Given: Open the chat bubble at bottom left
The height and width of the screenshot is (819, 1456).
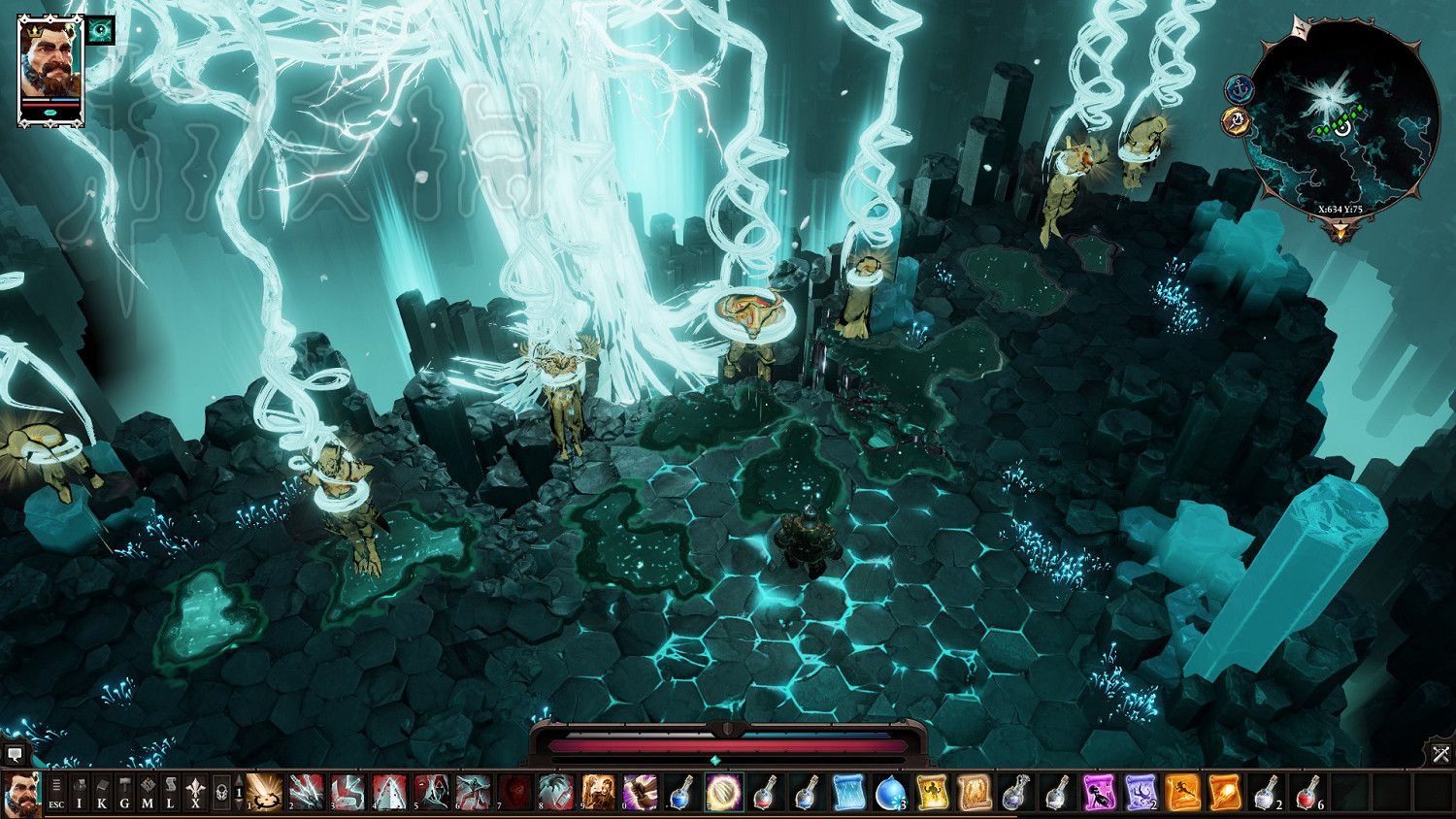Looking at the screenshot, I should coord(15,754).
